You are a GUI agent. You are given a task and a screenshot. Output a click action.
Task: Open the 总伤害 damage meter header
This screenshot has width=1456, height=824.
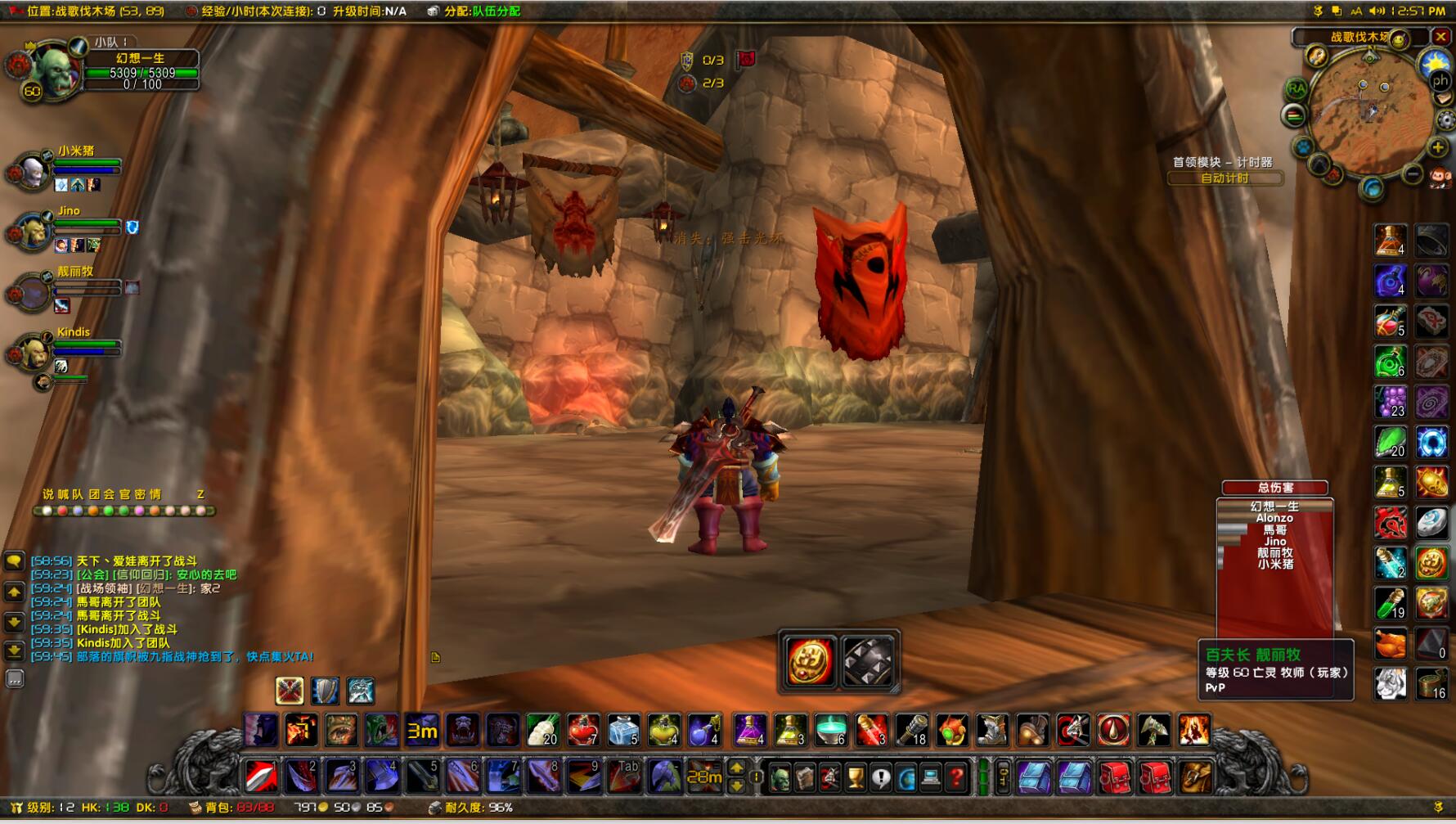(x=1274, y=488)
